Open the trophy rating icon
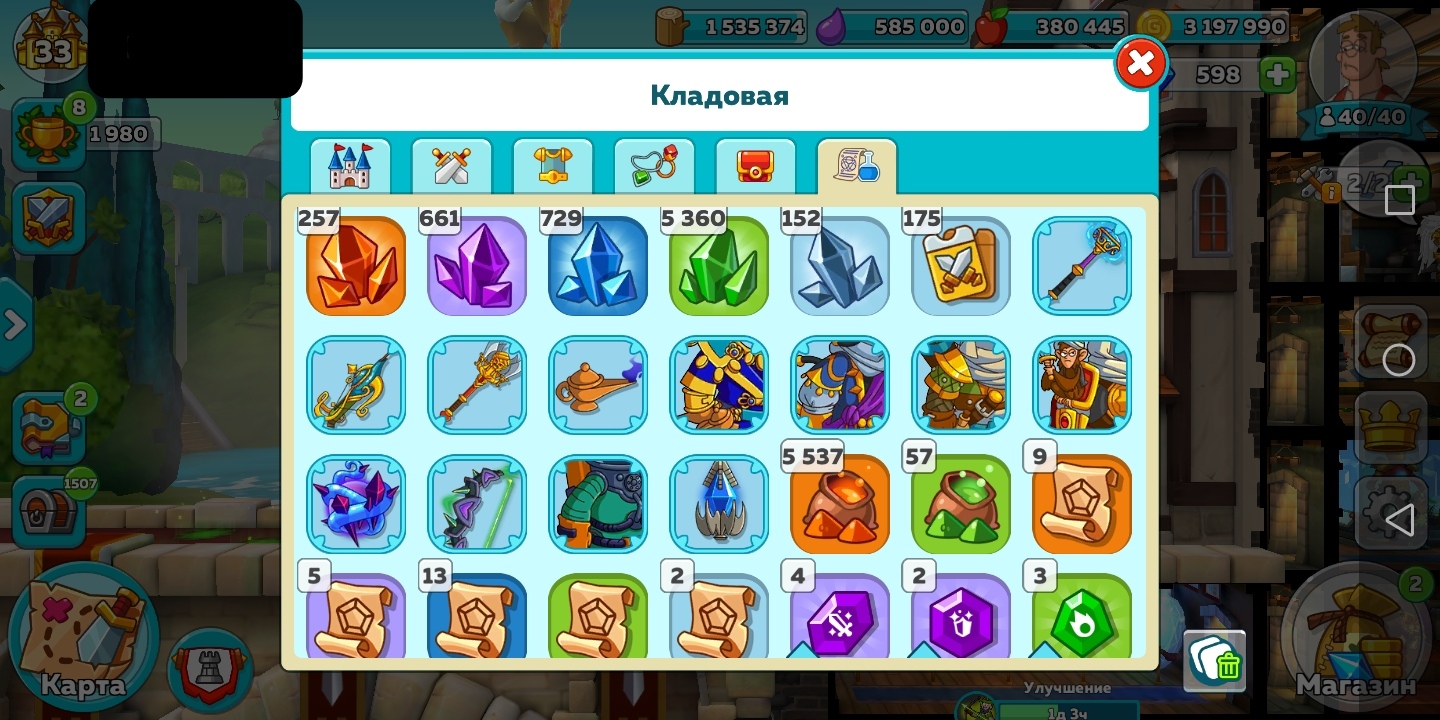The image size is (1440, 720). 48,134
